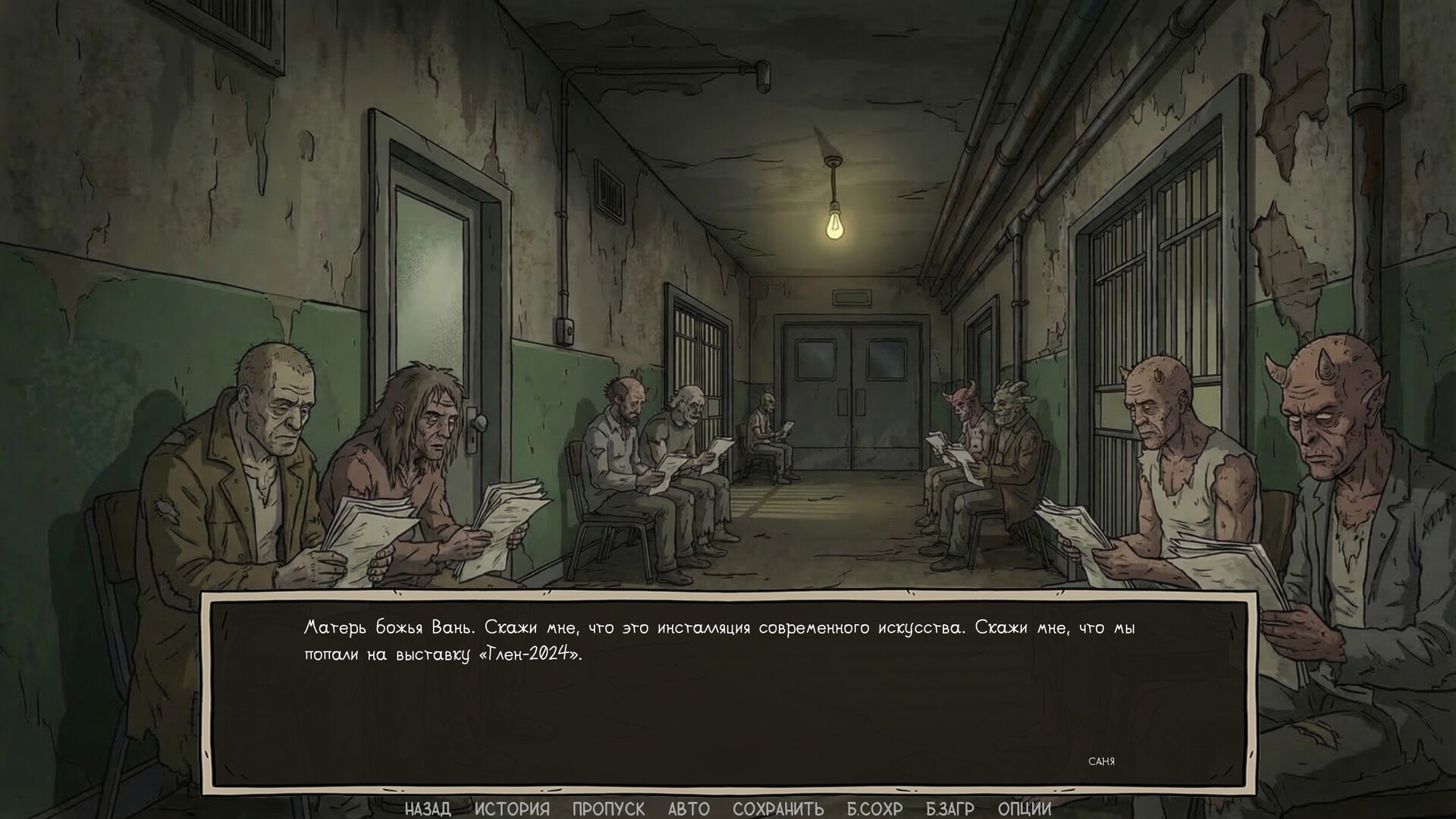The height and width of the screenshot is (819, 1456).
Task: Open the ИСТОРИЯ dialogue history
Action: [x=513, y=808]
